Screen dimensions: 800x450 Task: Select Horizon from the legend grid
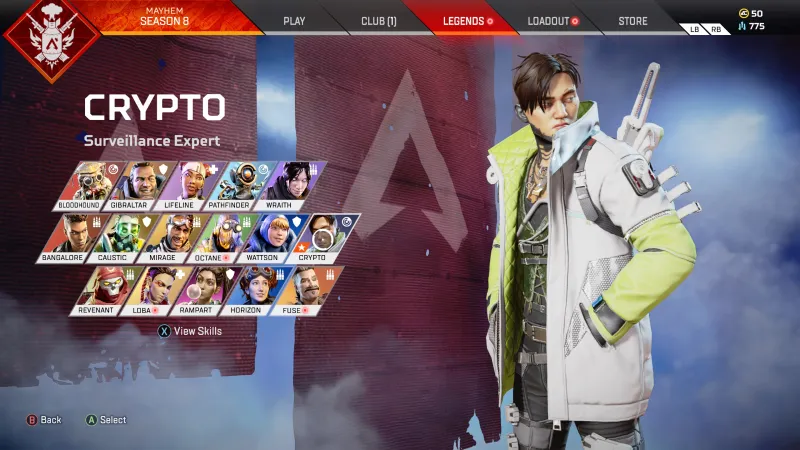[248, 289]
